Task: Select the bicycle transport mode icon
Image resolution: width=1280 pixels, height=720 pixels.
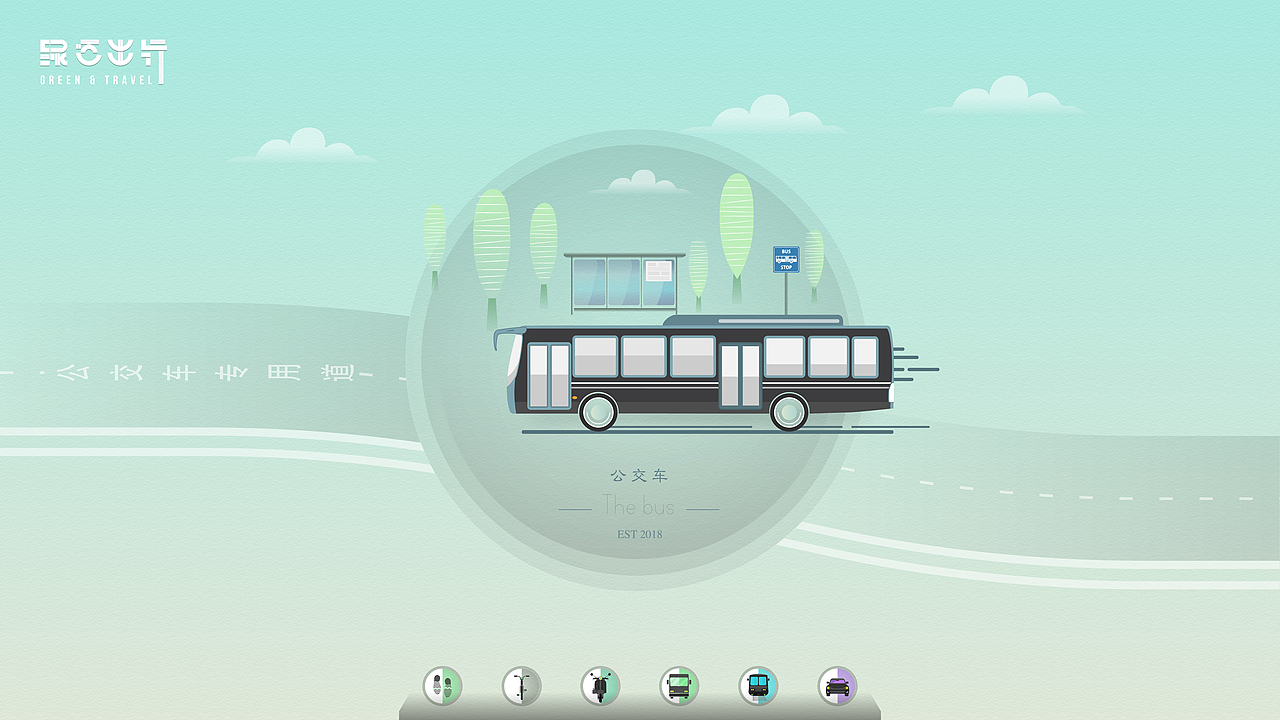Action: click(522, 686)
